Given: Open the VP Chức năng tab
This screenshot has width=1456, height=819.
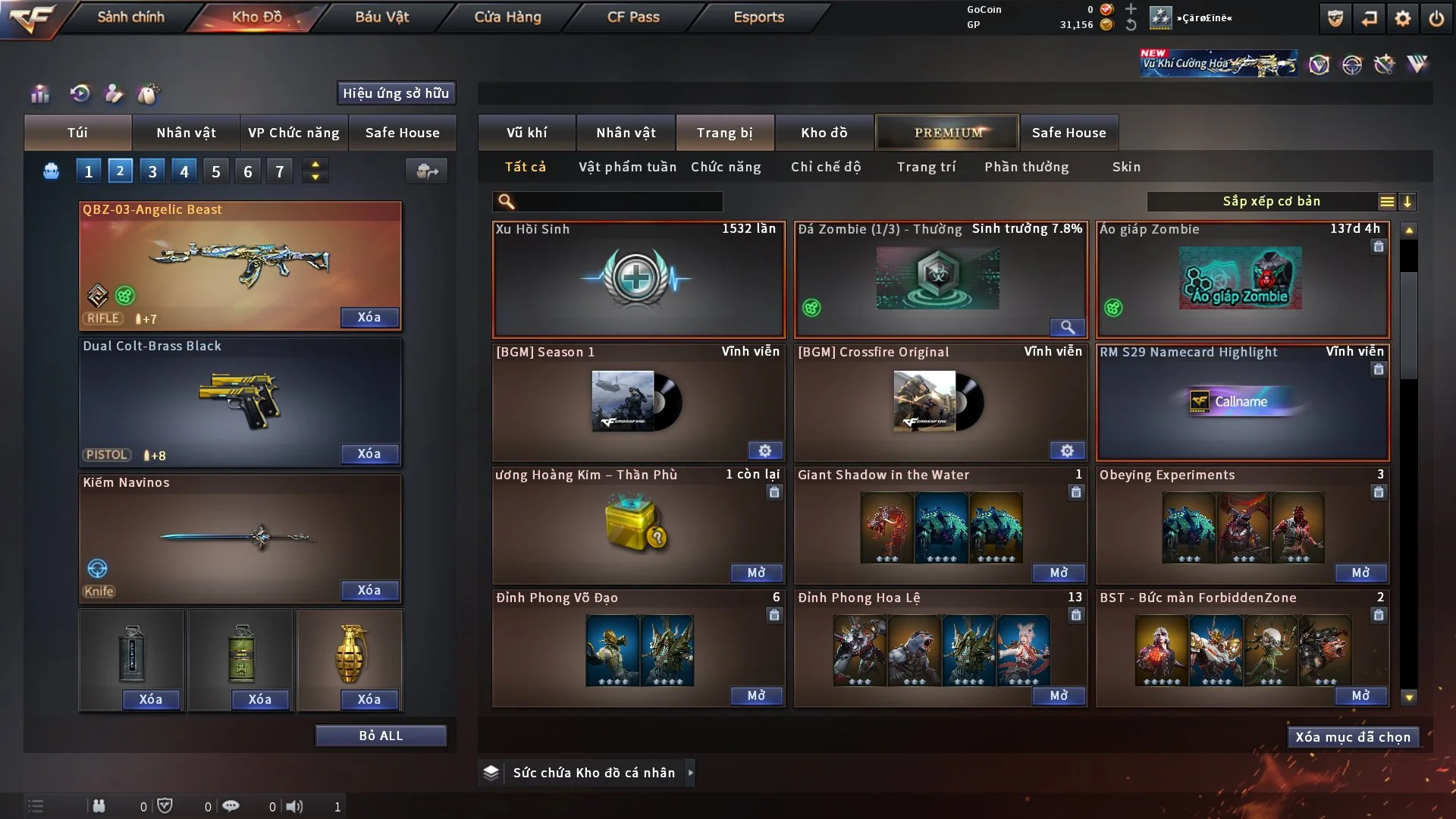Looking at the screenshot, I should [293, 133].
